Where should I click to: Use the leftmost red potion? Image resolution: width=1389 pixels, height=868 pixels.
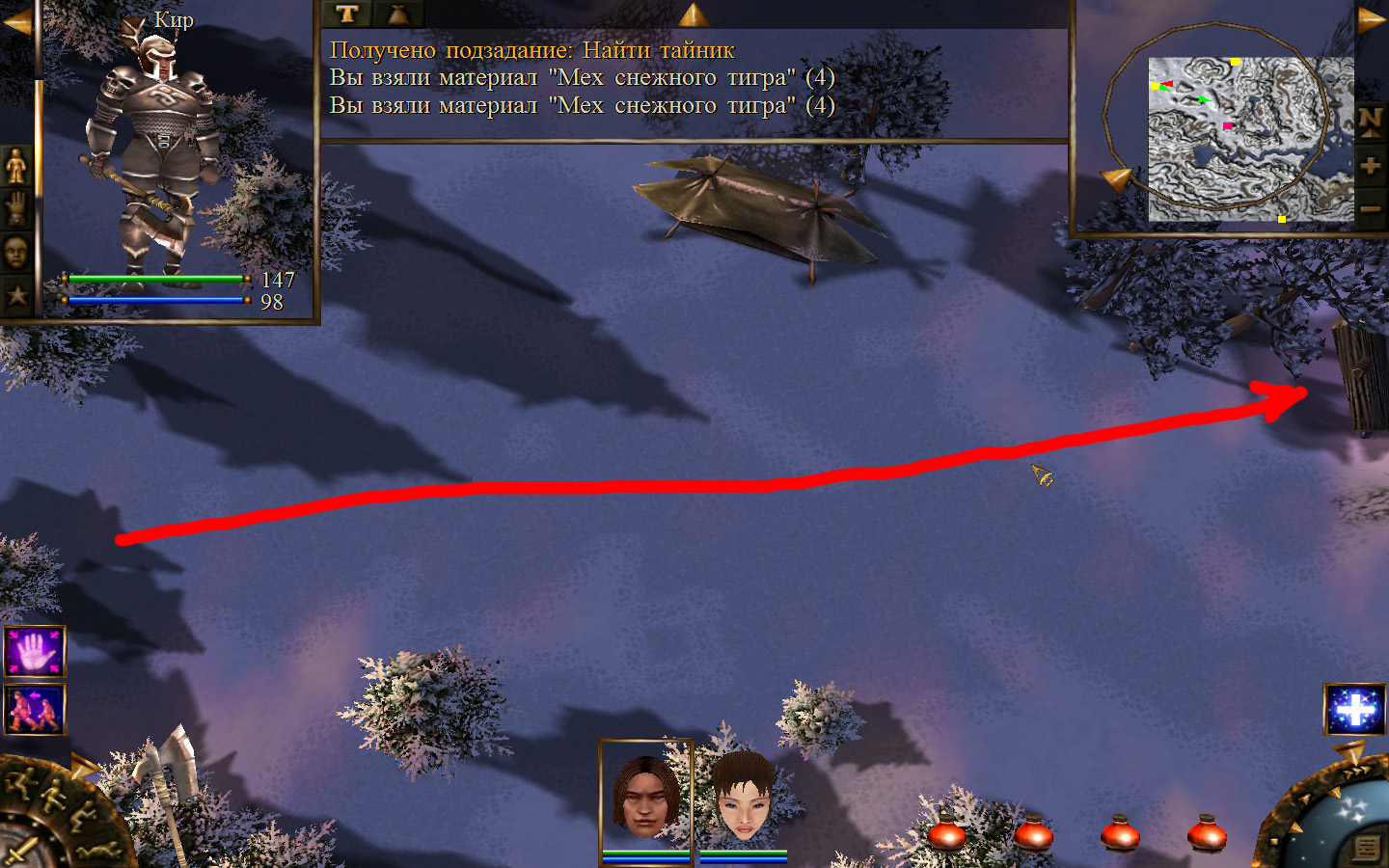coord(946,833)
